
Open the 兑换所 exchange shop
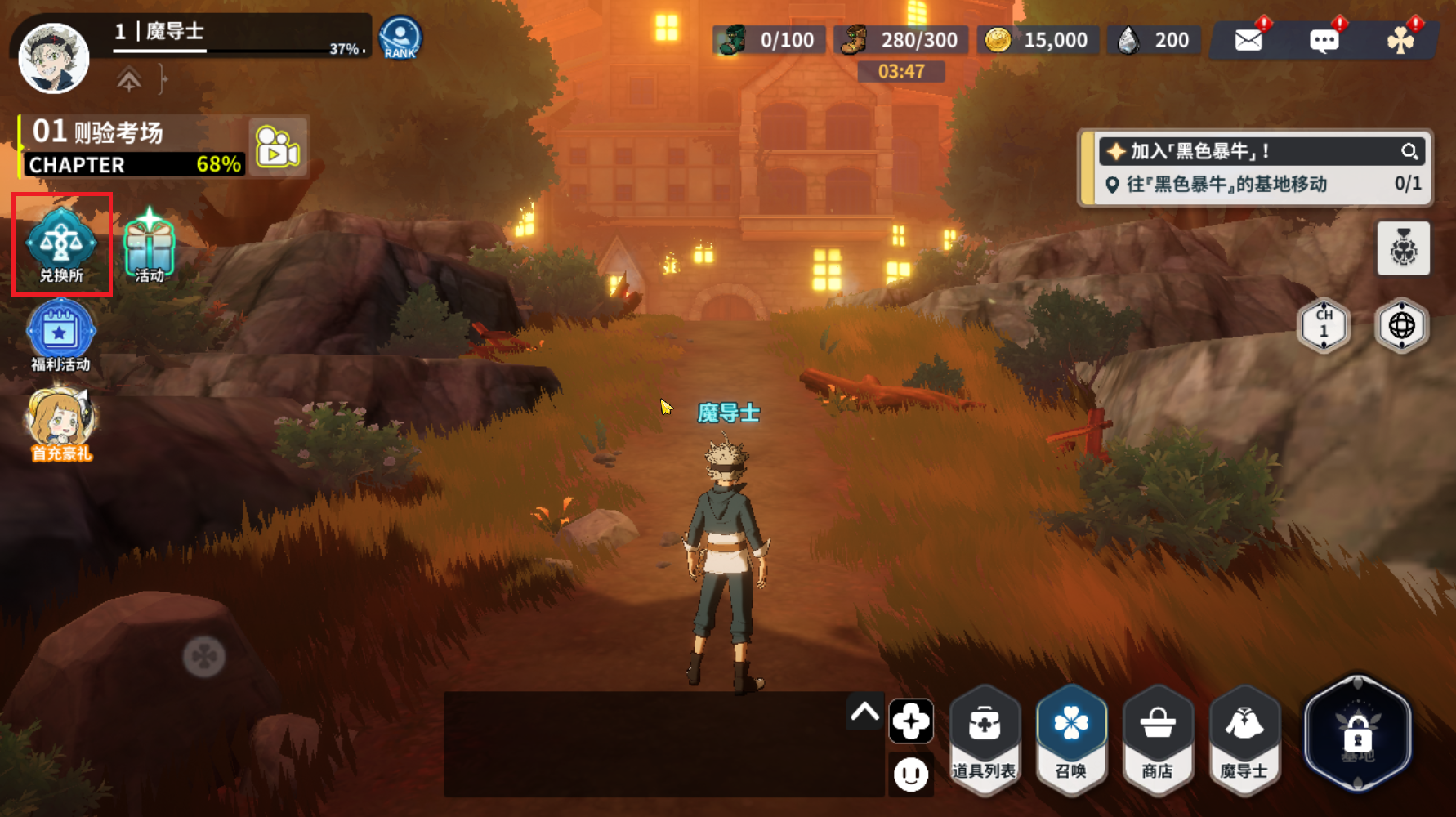[x=61, y=244]
